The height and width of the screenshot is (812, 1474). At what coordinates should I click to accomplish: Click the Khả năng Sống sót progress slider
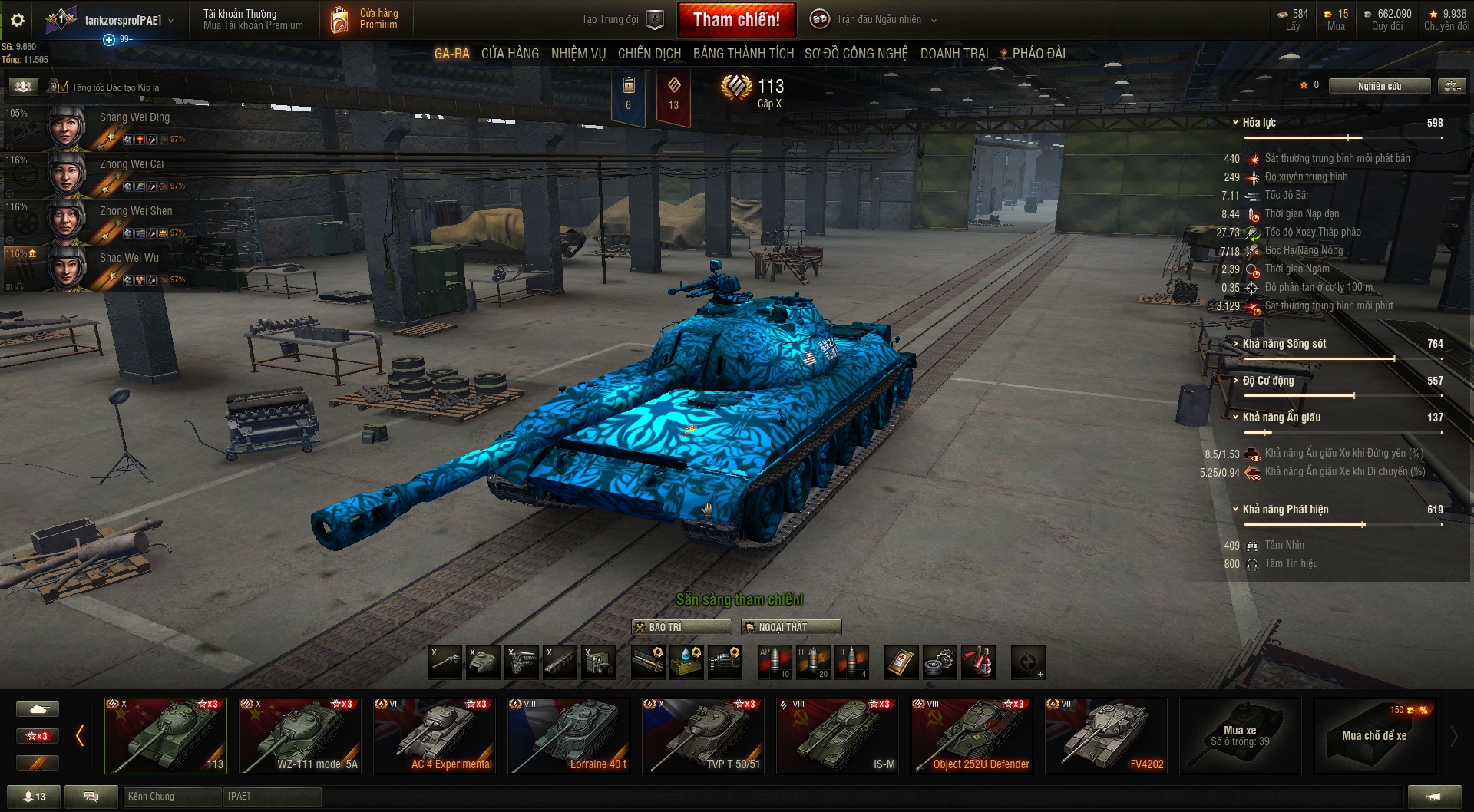pos(1343,358)
